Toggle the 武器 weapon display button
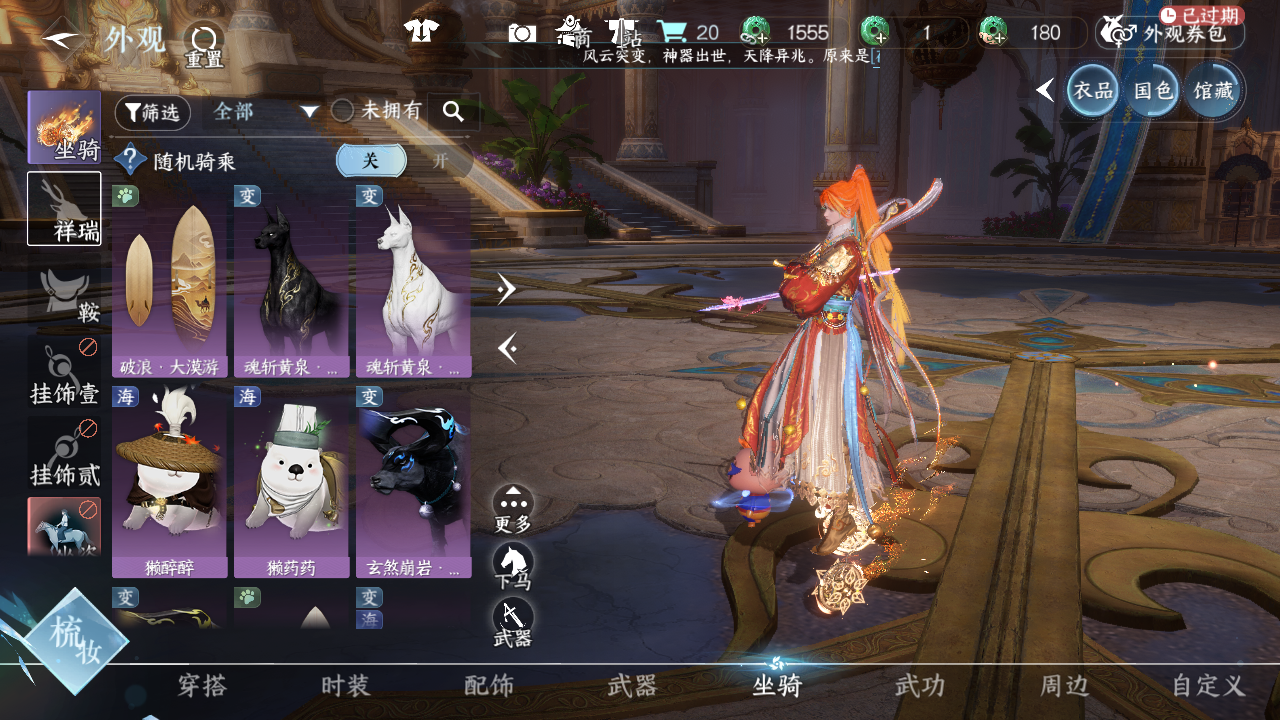1280x720 pixels. tap(513, 622)
